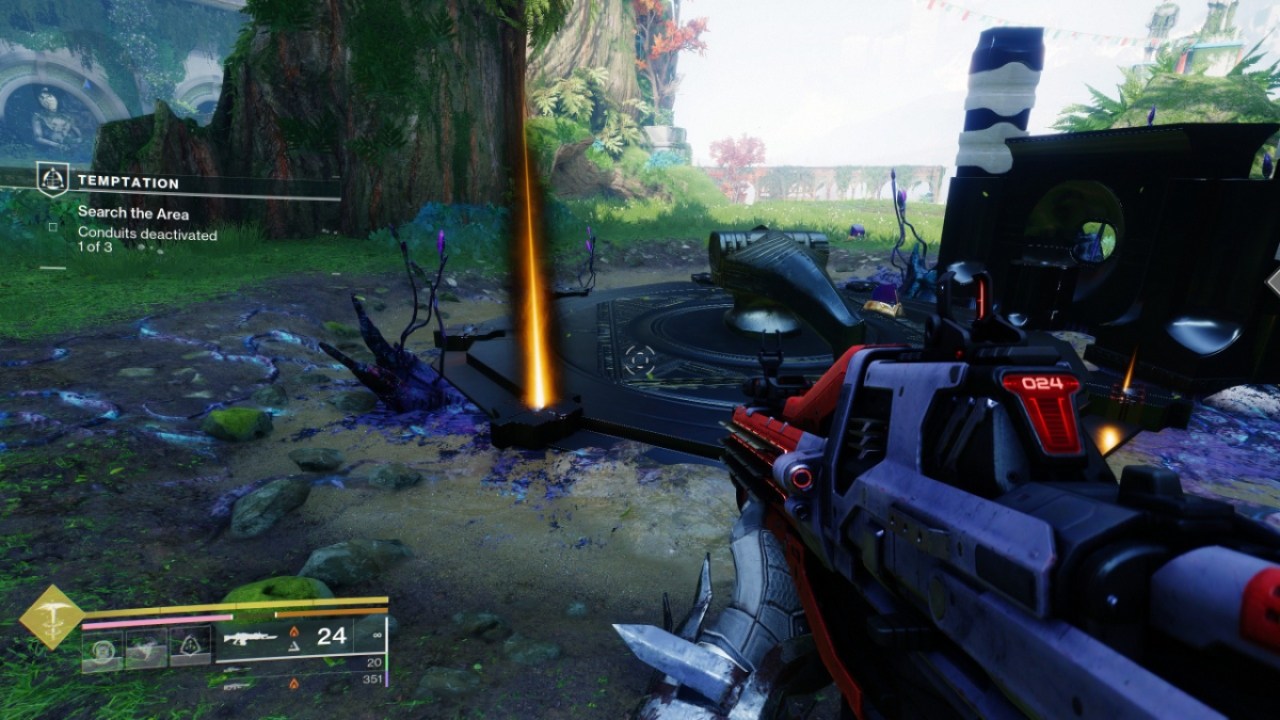Tick the Conduits deactivated objective checkbox
The image size is (1280, 720).
point(53,227)
